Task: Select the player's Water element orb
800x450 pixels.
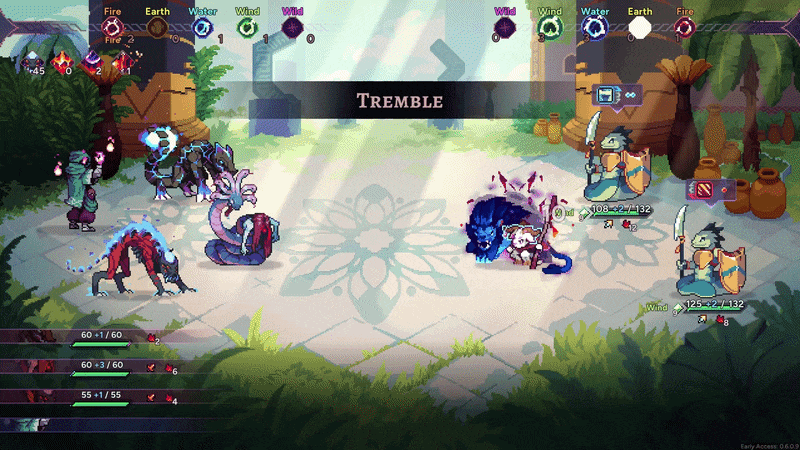Action: (x=202, y=29)
